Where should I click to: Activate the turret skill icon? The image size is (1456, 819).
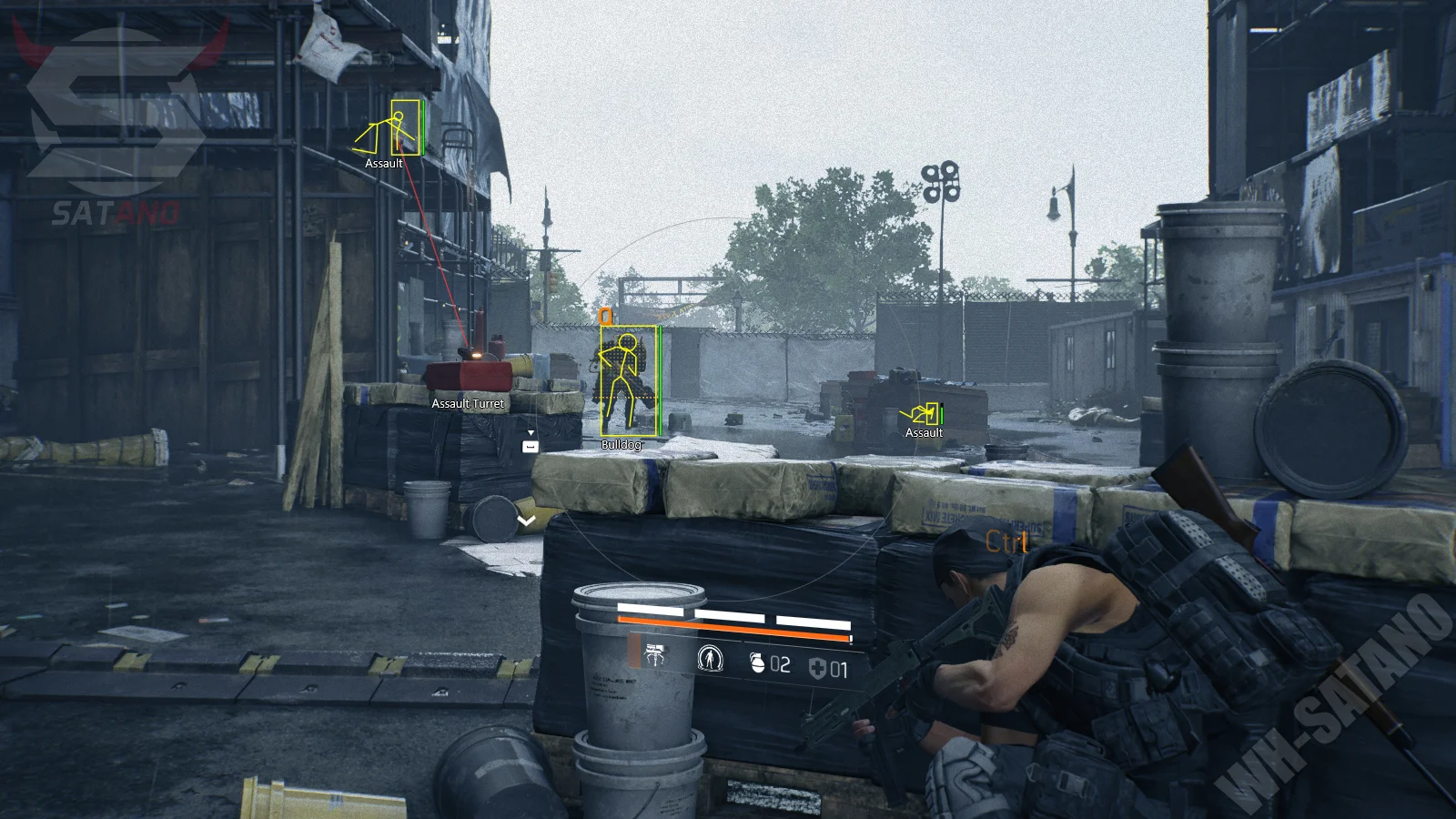(654, 656)
